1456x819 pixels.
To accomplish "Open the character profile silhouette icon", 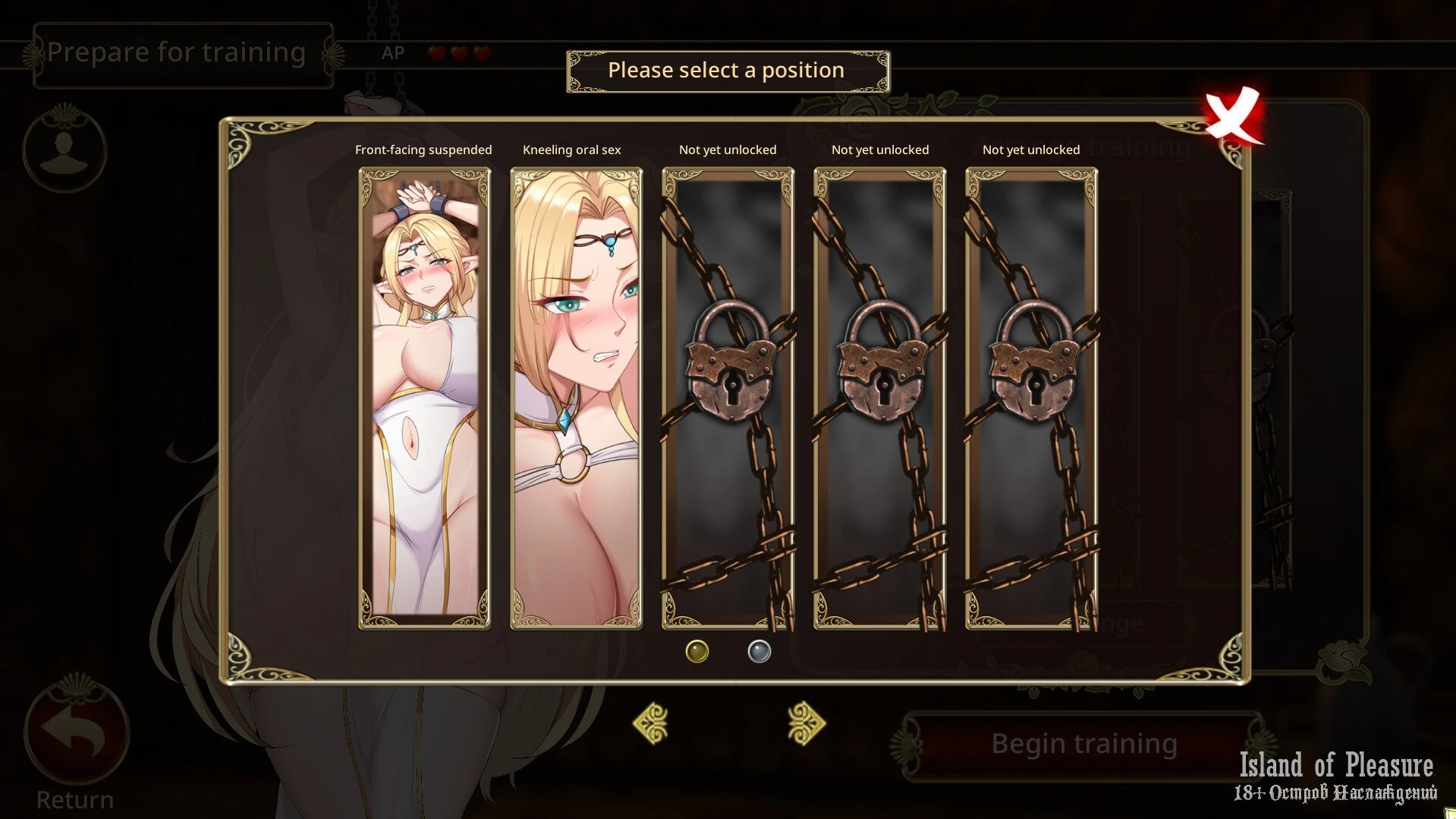I will [64, 149].
